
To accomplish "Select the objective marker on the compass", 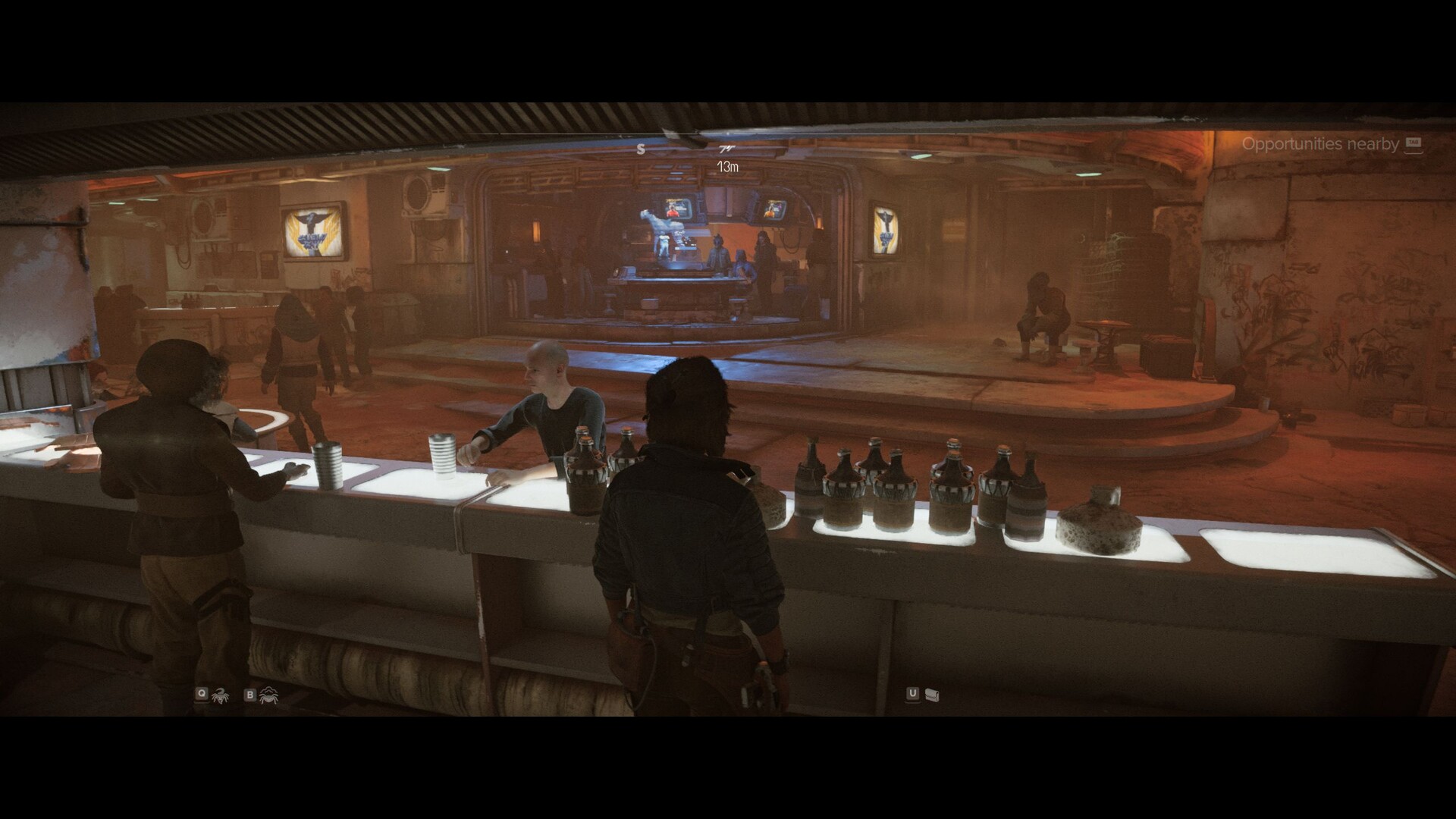I will (x=727, y=149).
